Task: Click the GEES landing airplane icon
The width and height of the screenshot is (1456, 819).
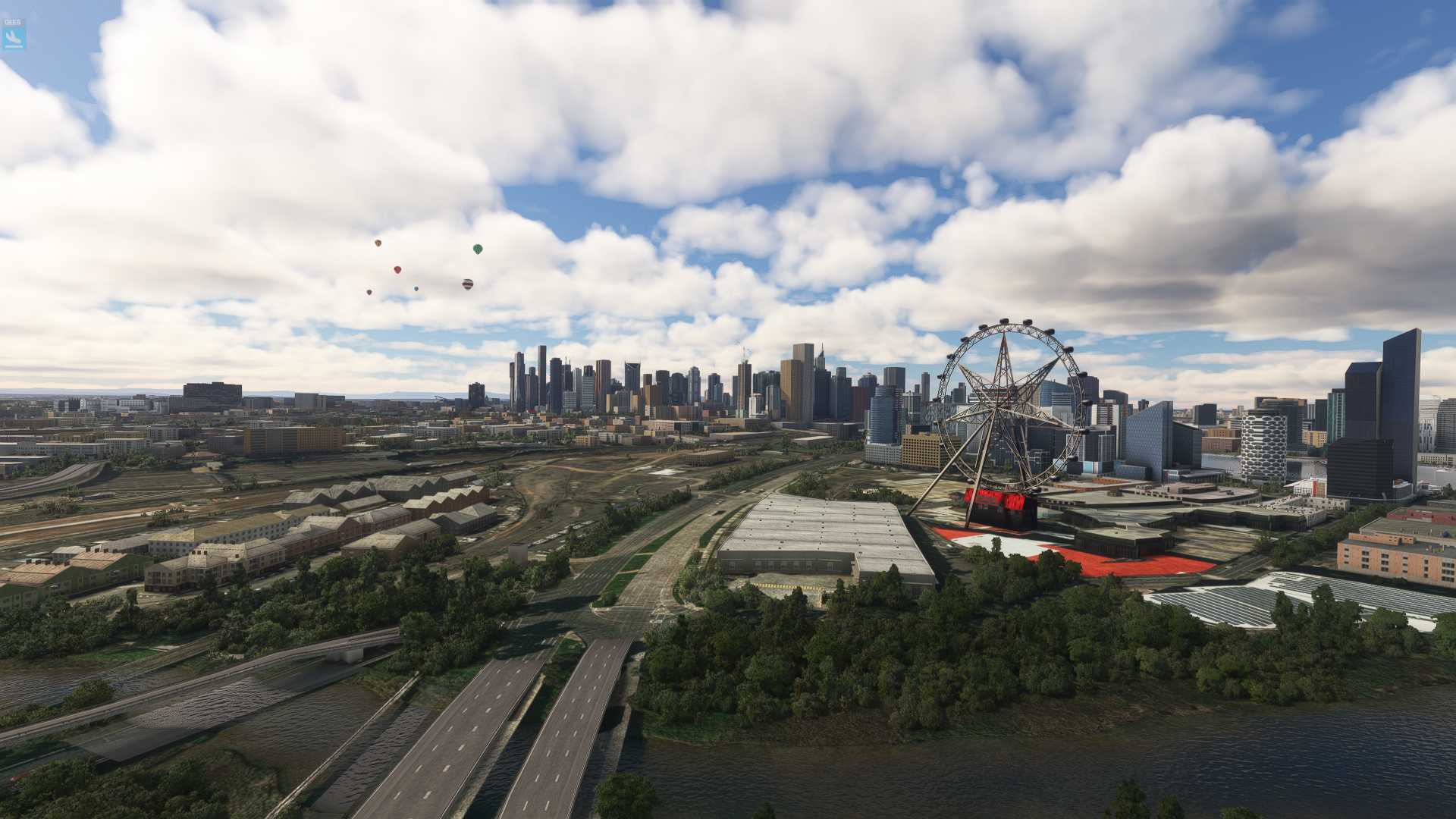Action: tap(14, 36)
